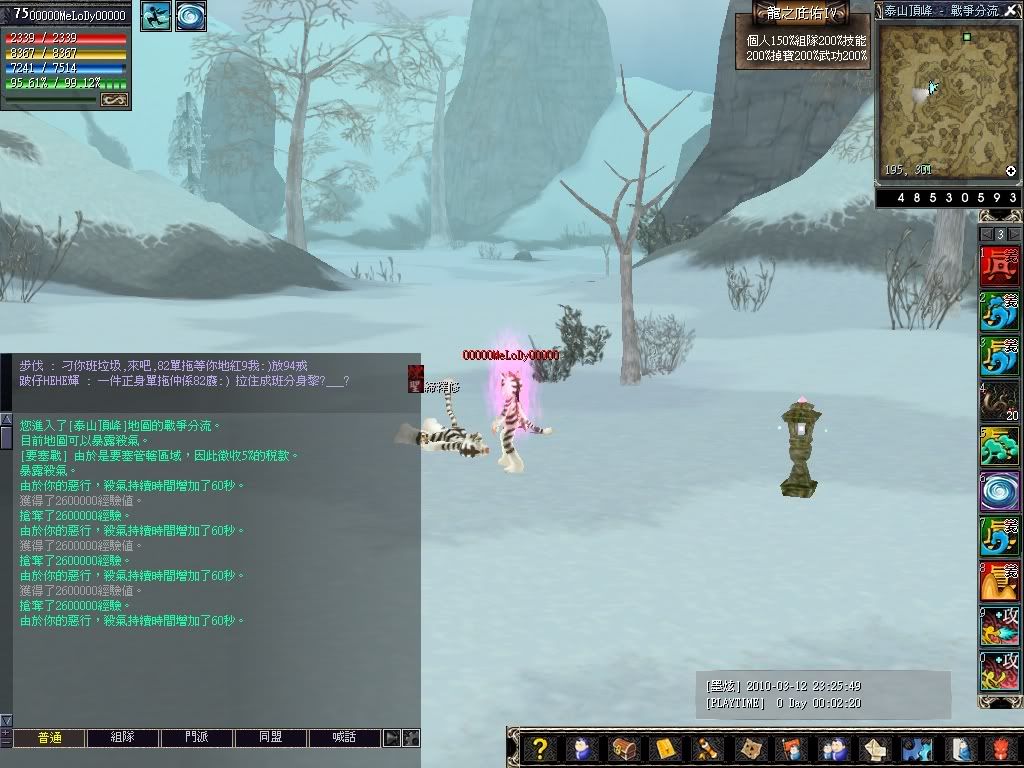The image size is (1024, 768).
Task: Open the minimap of 泰山頂峰
Action: tap(935, 100)
